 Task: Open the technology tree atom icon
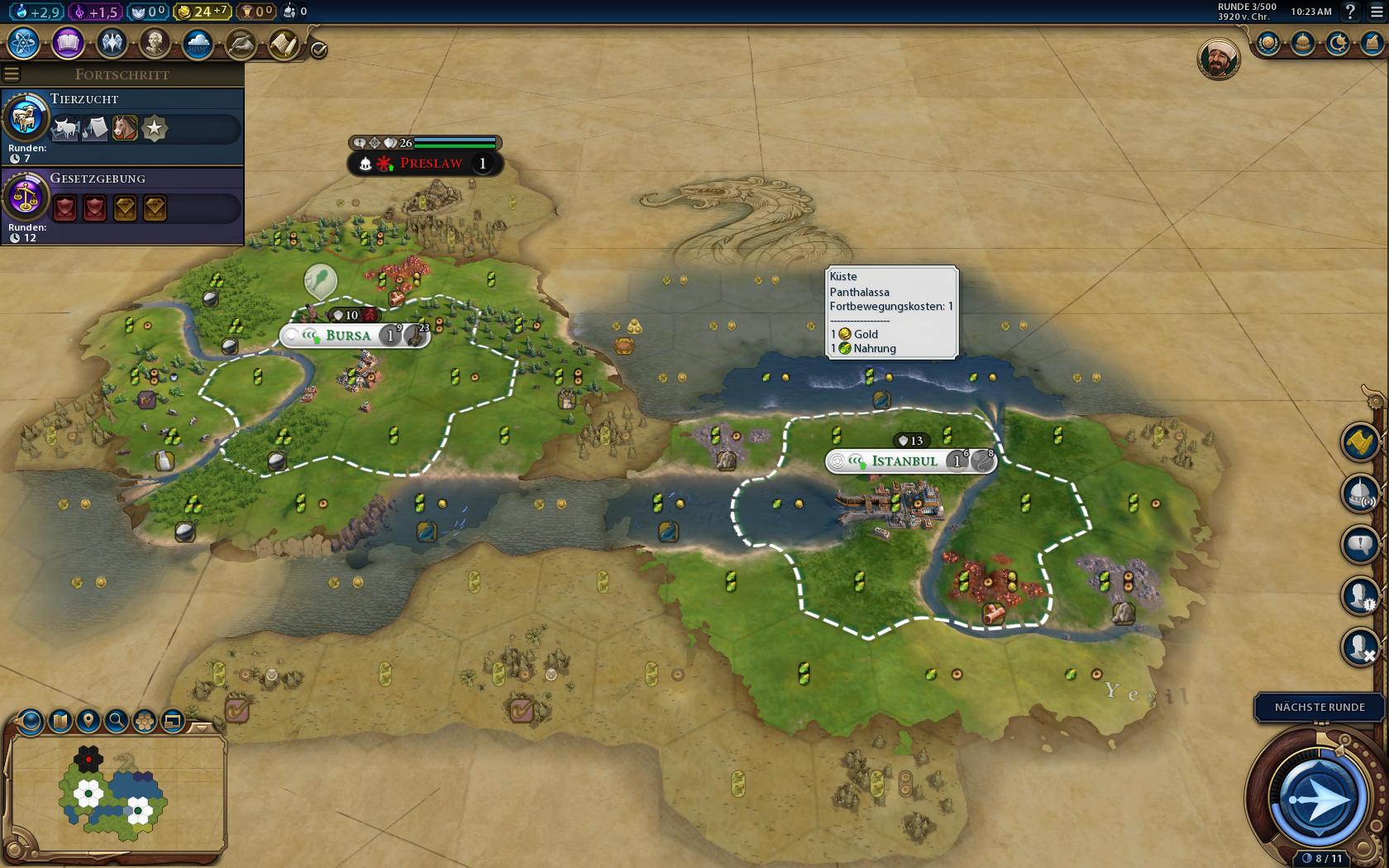point(24,43)
